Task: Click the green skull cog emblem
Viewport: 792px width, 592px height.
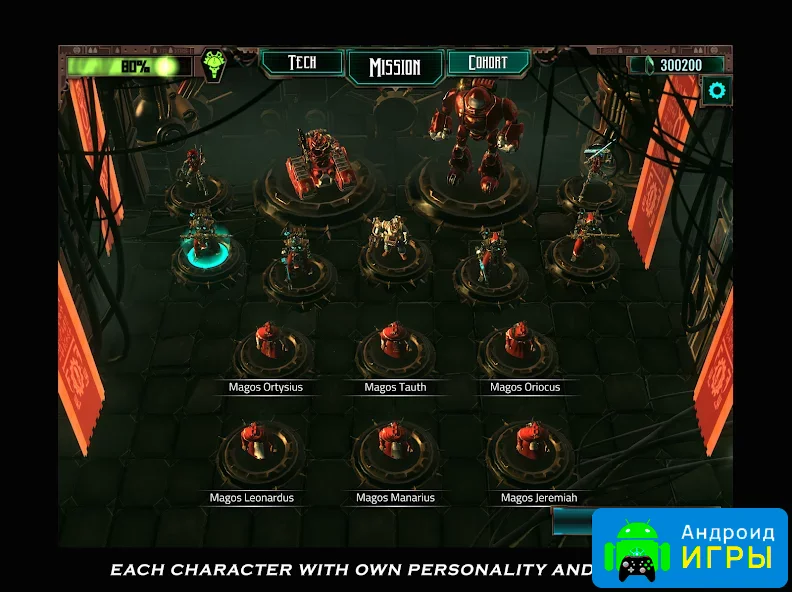Action: click(x=213, y=65)
